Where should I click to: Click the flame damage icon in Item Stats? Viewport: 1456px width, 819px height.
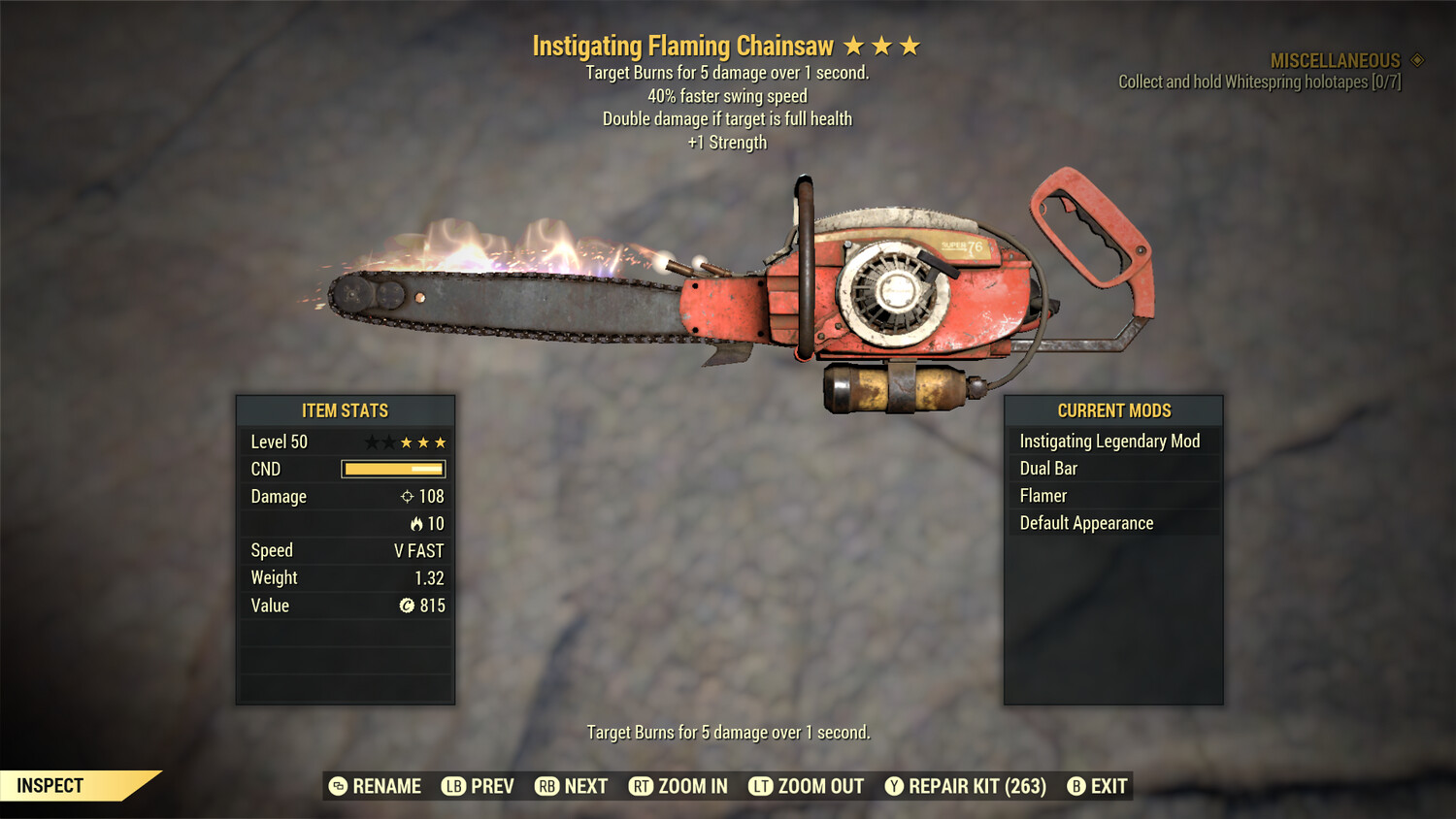coord(417,523)
